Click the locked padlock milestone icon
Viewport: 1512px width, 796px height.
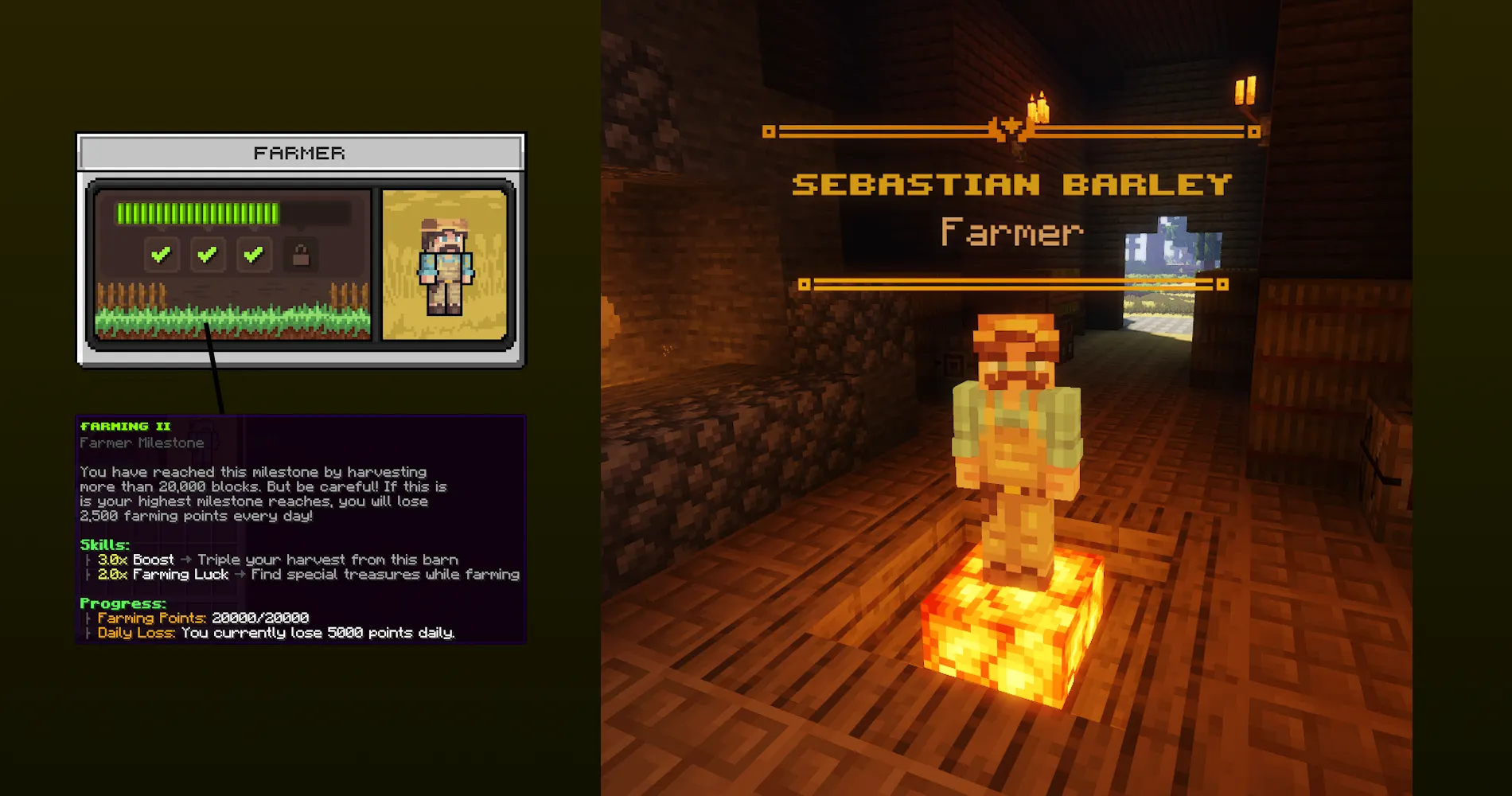pyautogui.click(x=300, y=253)
